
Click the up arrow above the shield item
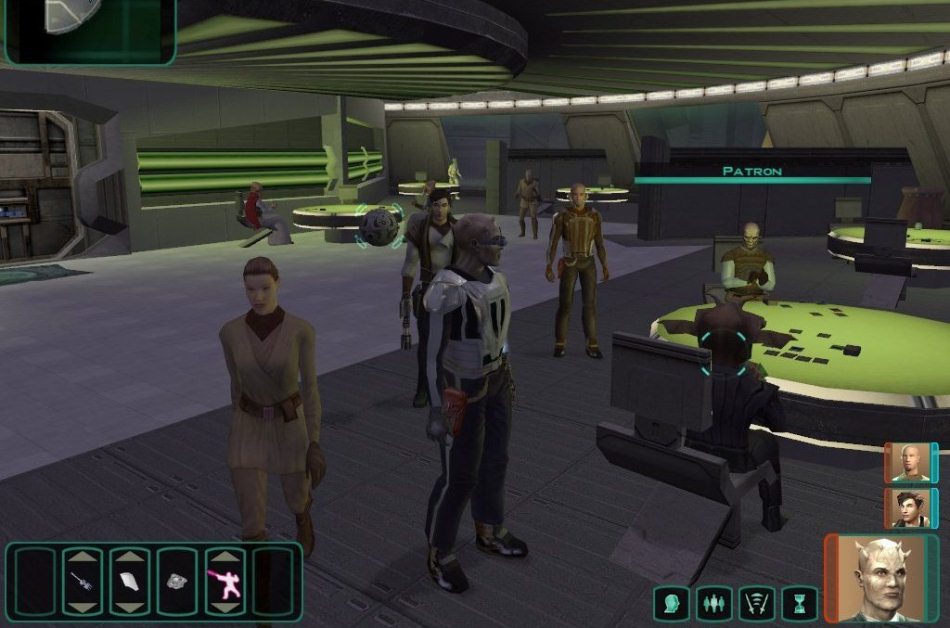130,556
